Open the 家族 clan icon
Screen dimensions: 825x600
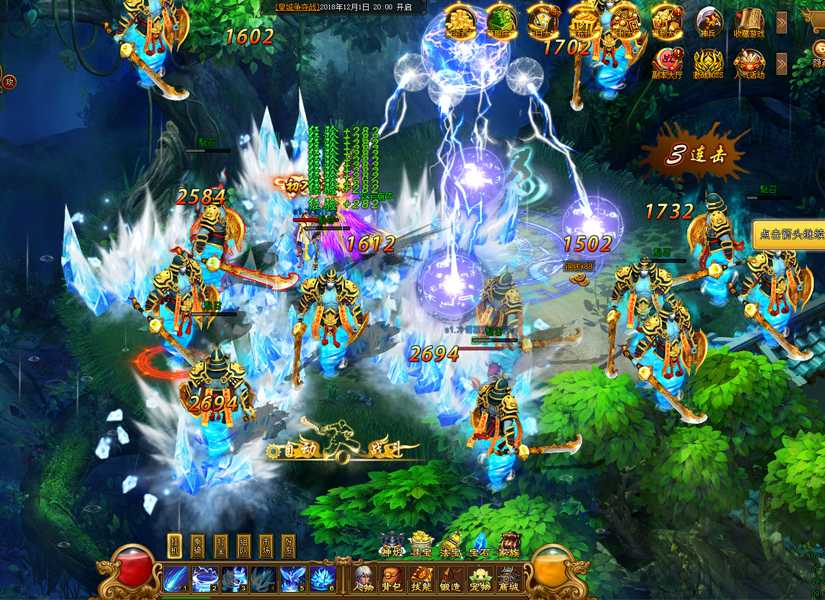coord(509,545)
